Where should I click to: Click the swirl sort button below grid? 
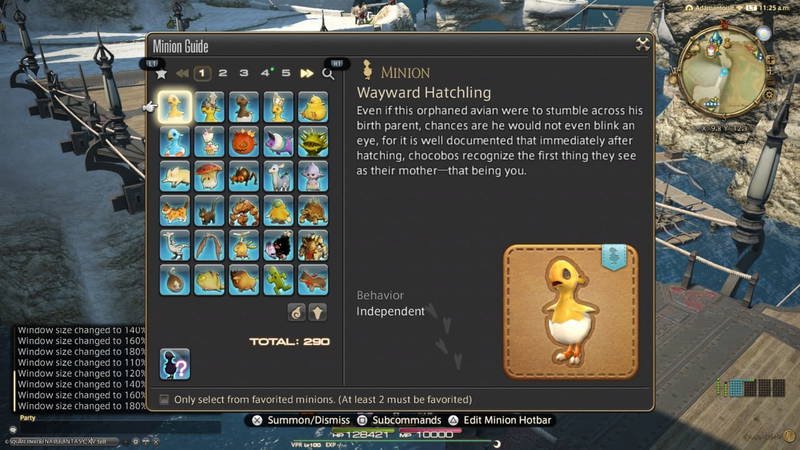click(297, 312)
